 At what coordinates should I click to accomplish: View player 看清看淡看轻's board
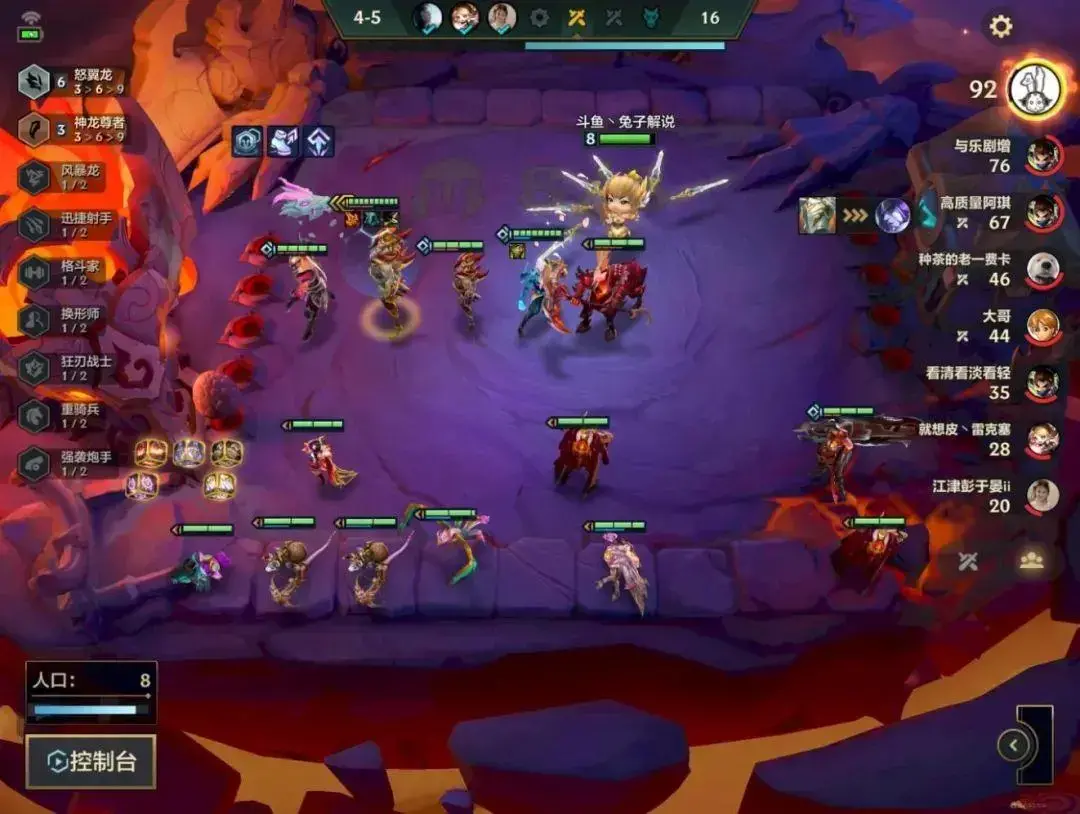1042,383
